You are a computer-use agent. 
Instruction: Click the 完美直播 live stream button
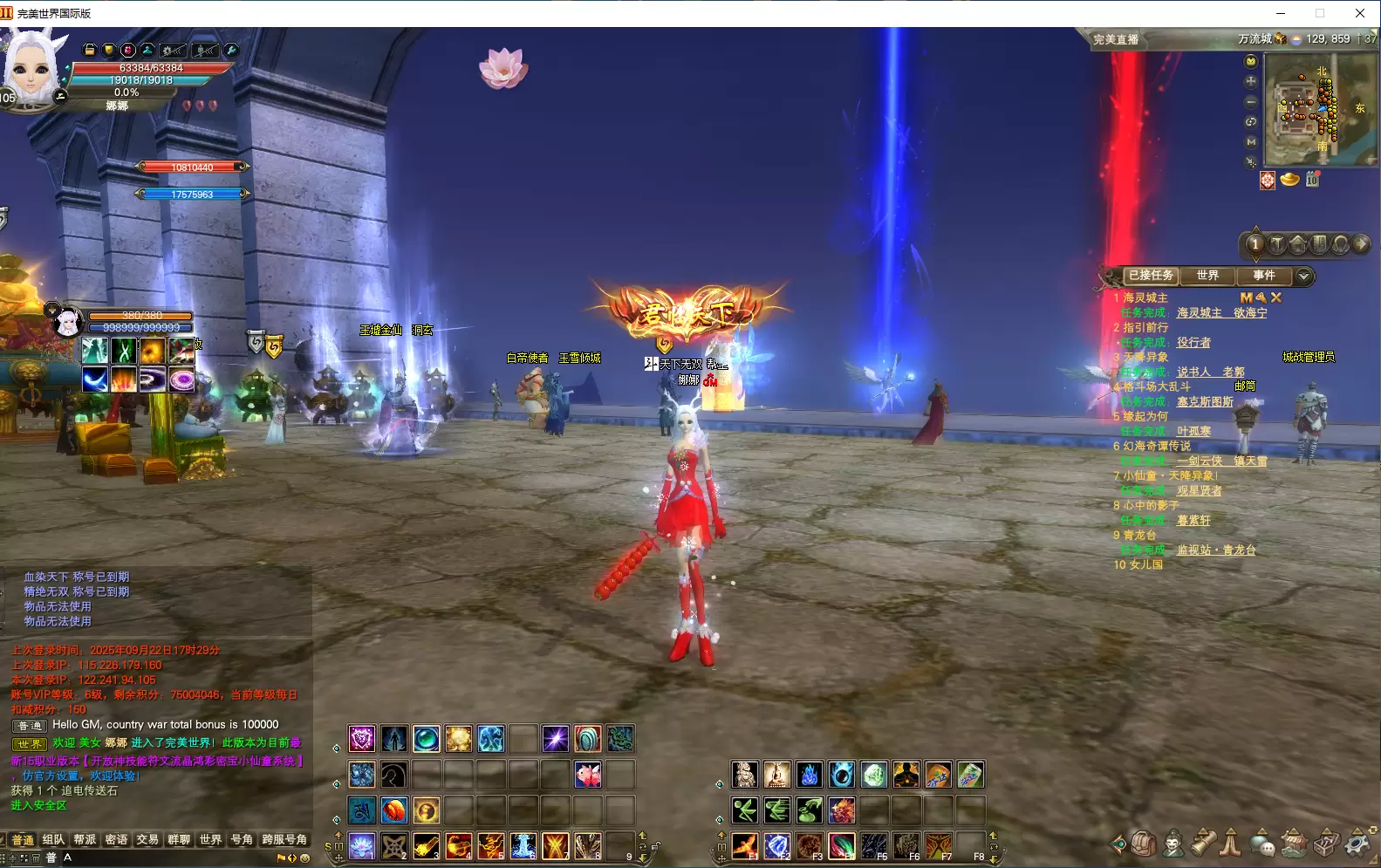(1116, 39)
